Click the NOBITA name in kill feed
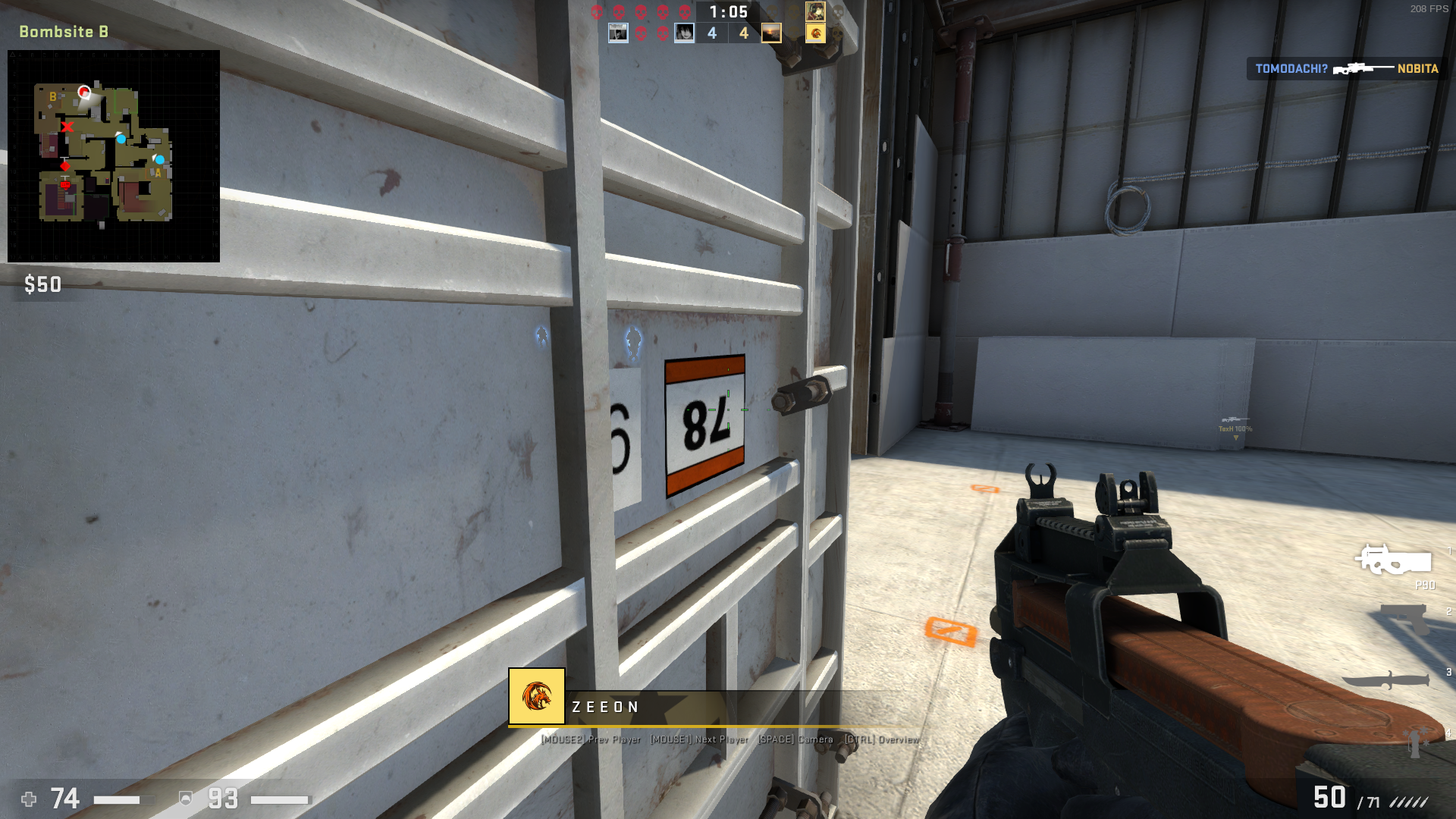Screen dimensions: 1456x819 1417,69
